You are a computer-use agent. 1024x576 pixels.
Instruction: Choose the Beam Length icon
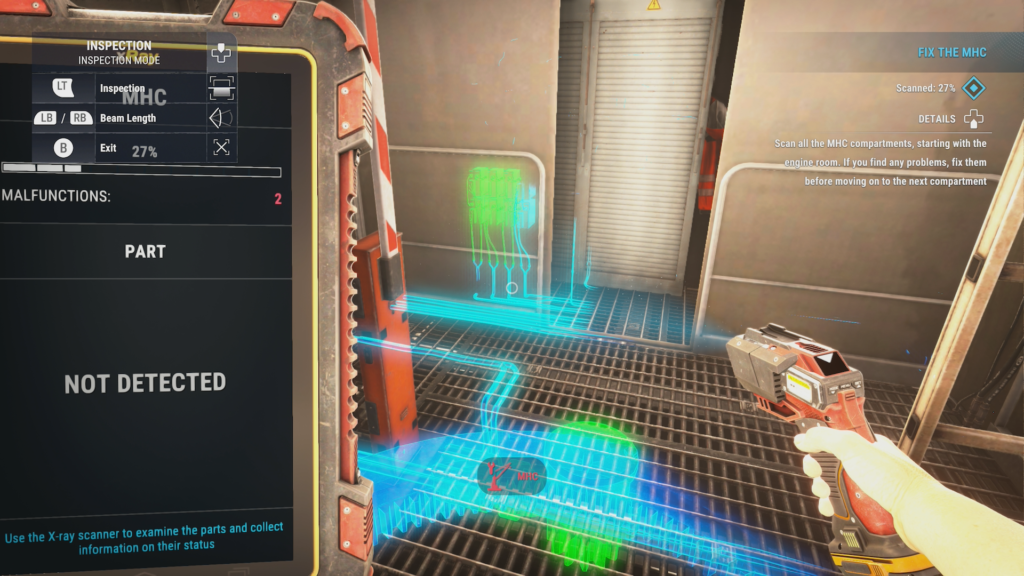click(x=221, y=118)
